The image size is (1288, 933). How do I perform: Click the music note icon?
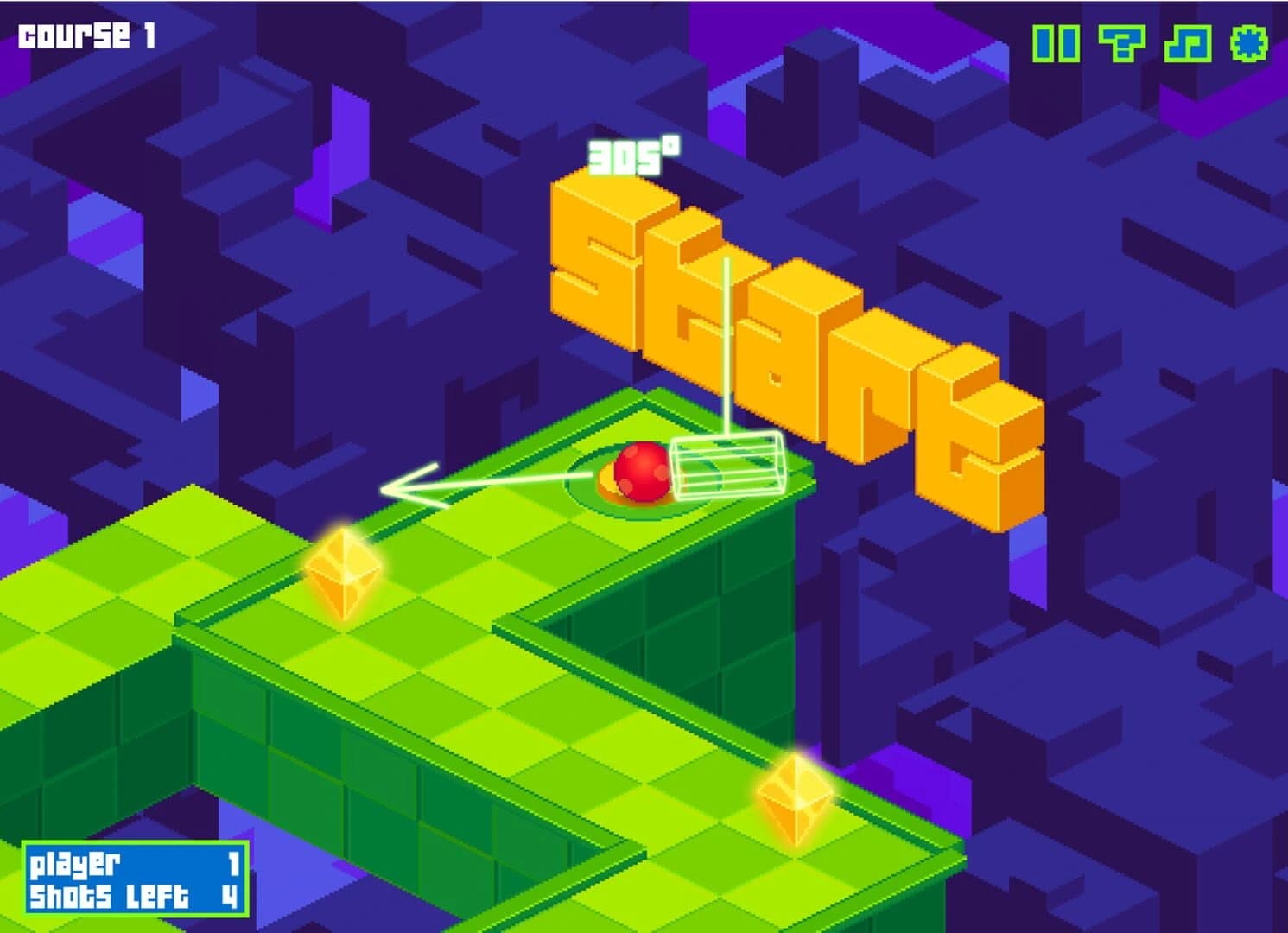tap(1189, 41)
